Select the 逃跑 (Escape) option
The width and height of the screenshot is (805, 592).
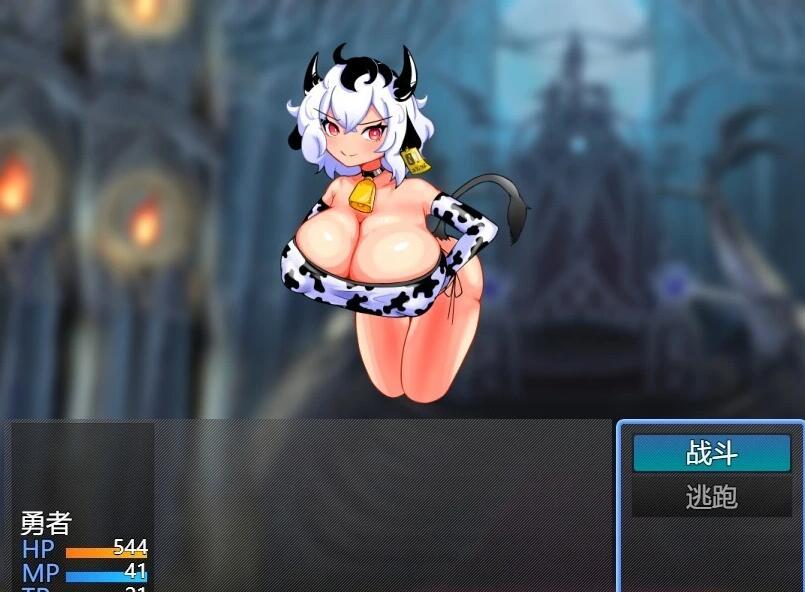click(x=711, y=497)
